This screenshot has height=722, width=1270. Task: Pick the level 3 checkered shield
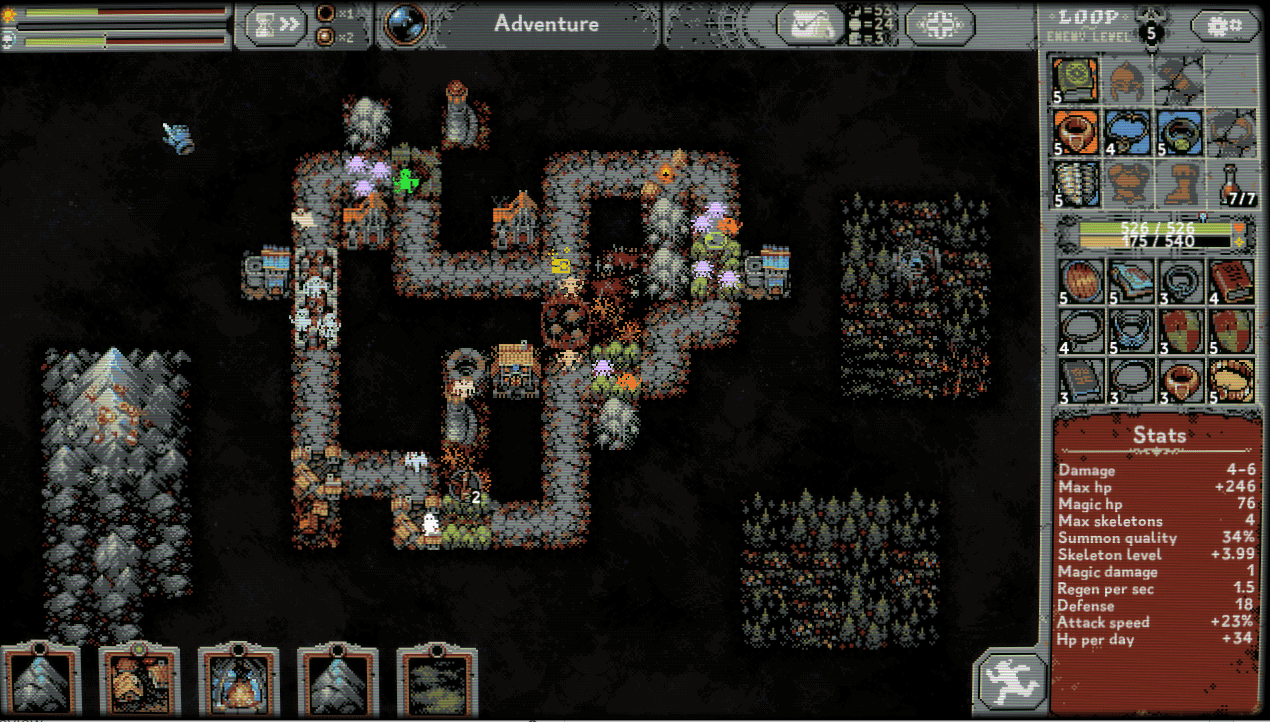click(x=1181, y=330)
